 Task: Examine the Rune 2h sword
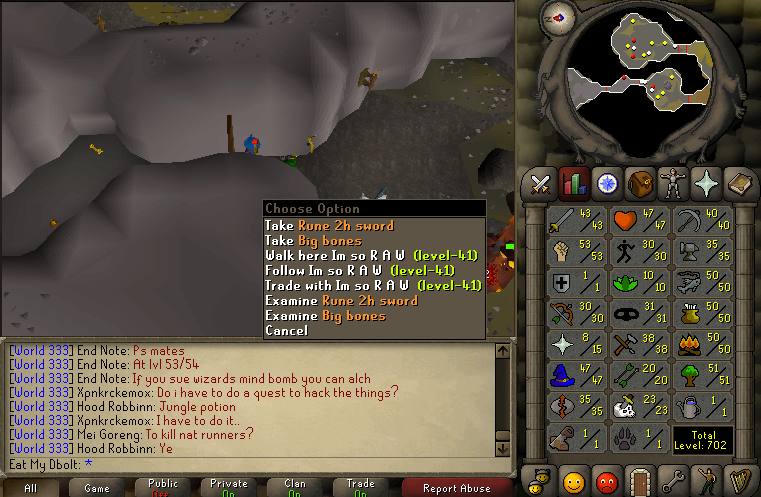point(341,301)
